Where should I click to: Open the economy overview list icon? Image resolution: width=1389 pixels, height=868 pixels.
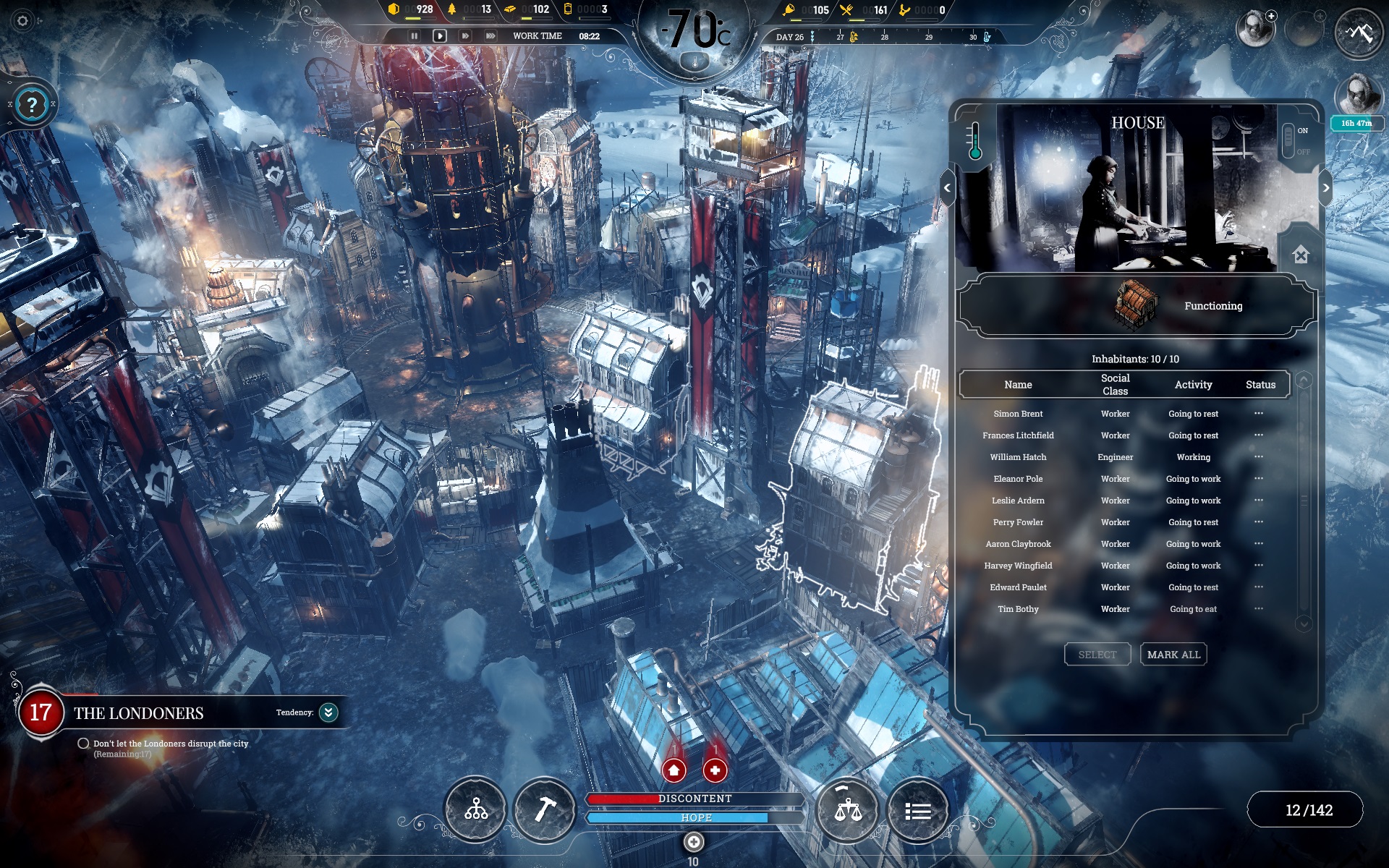(x=917, y=810)
